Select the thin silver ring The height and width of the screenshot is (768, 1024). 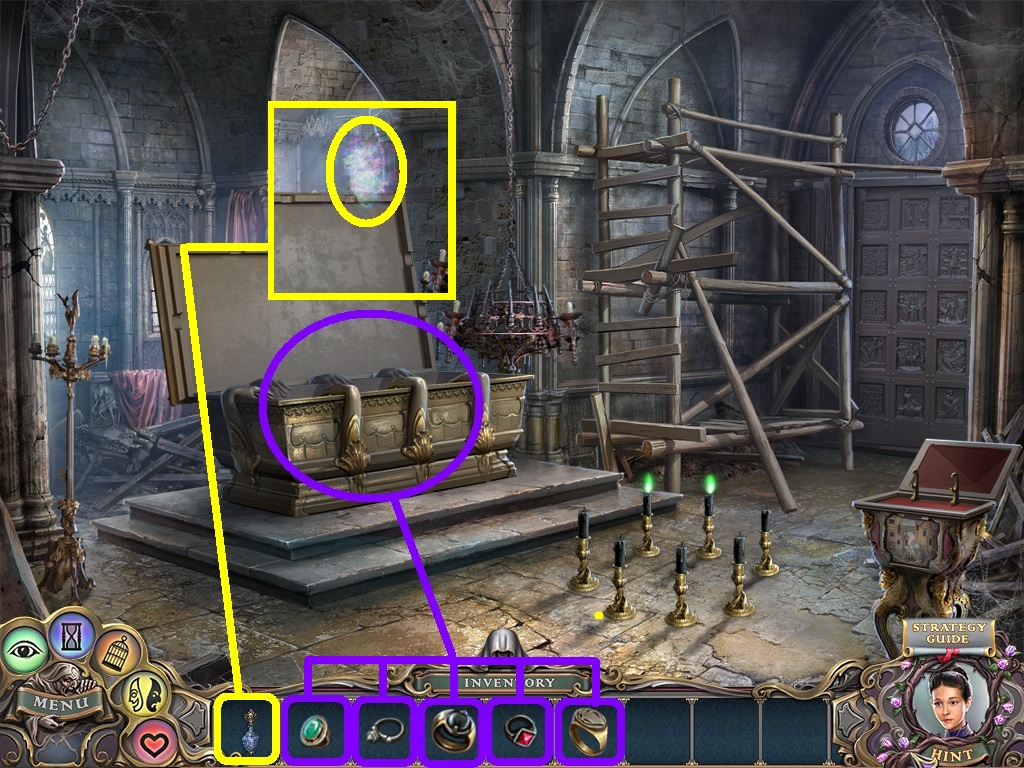click(385, 730)
